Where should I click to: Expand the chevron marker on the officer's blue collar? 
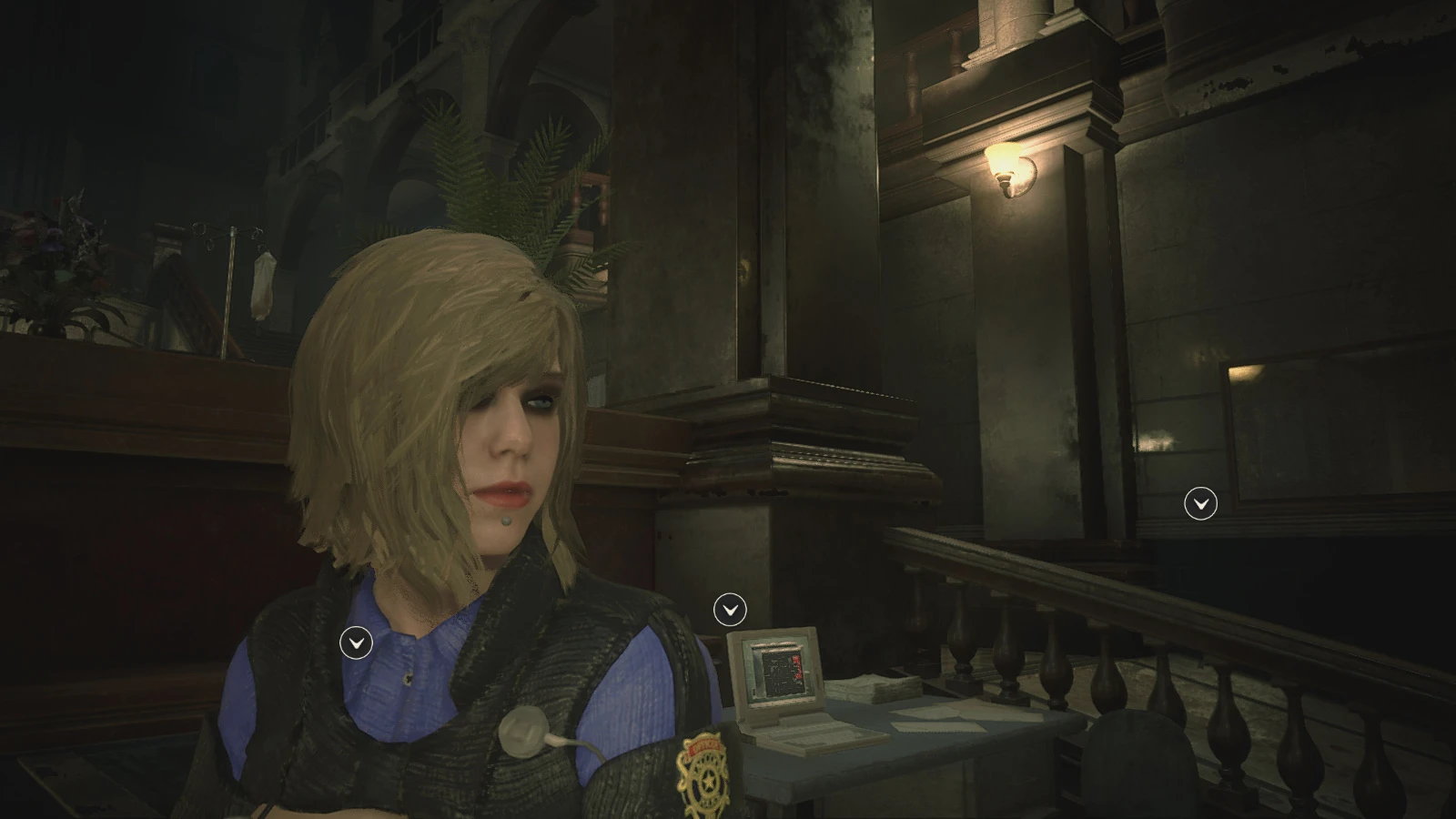coord(355,642)
